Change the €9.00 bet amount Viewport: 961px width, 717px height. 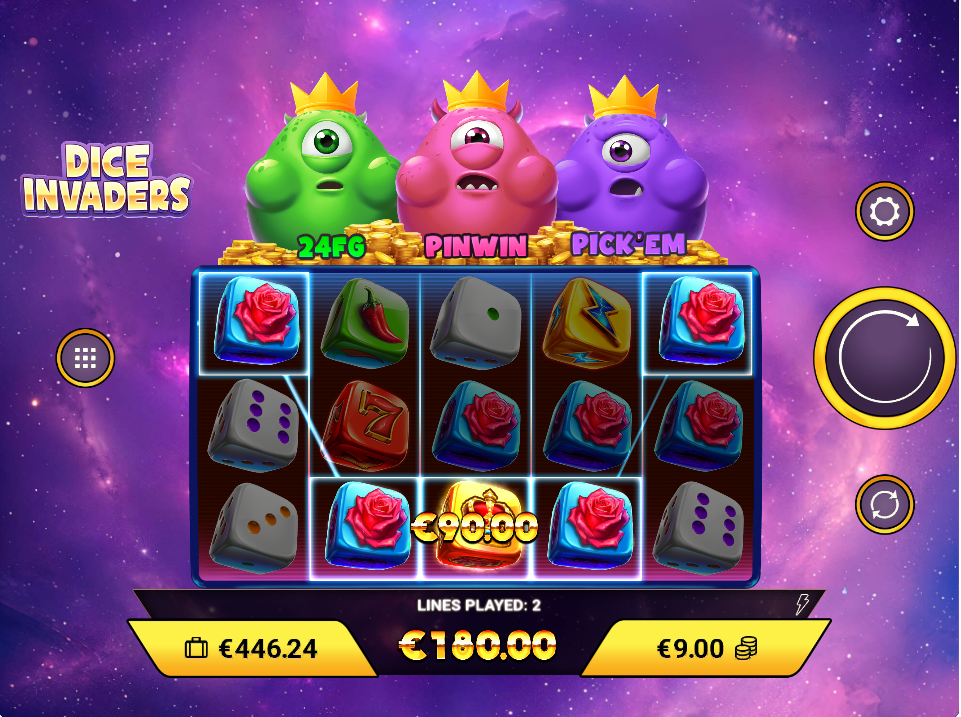[x=705, y=648]
